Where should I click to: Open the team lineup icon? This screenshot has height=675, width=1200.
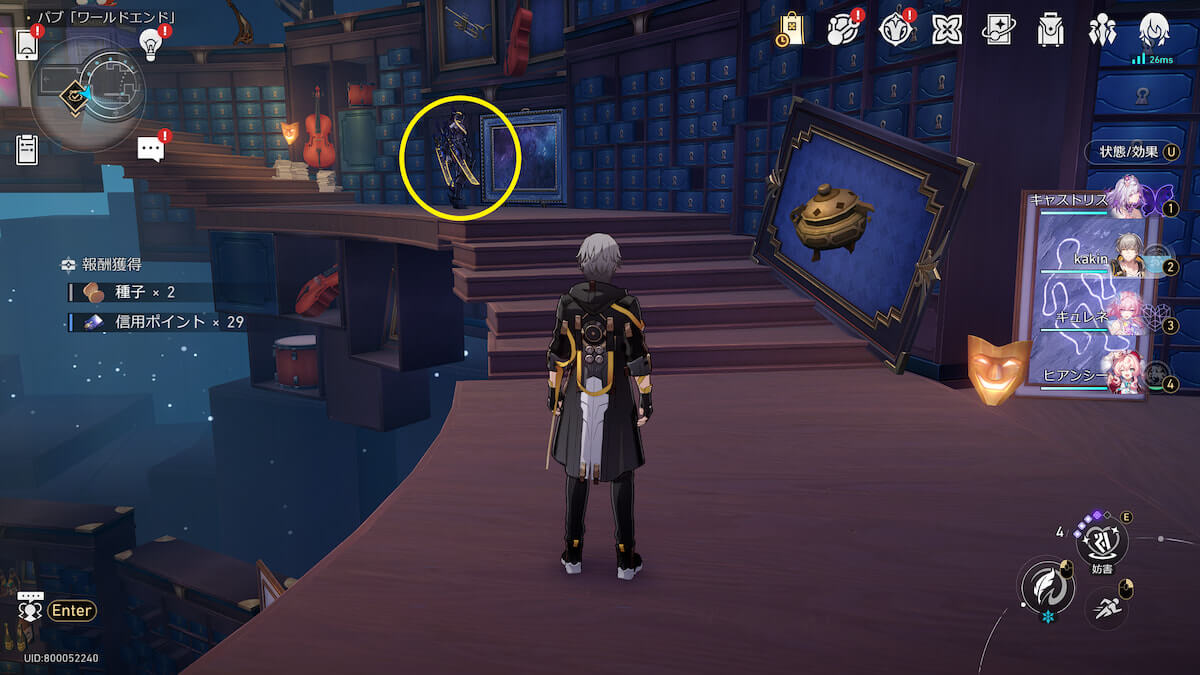(1102, 29)
